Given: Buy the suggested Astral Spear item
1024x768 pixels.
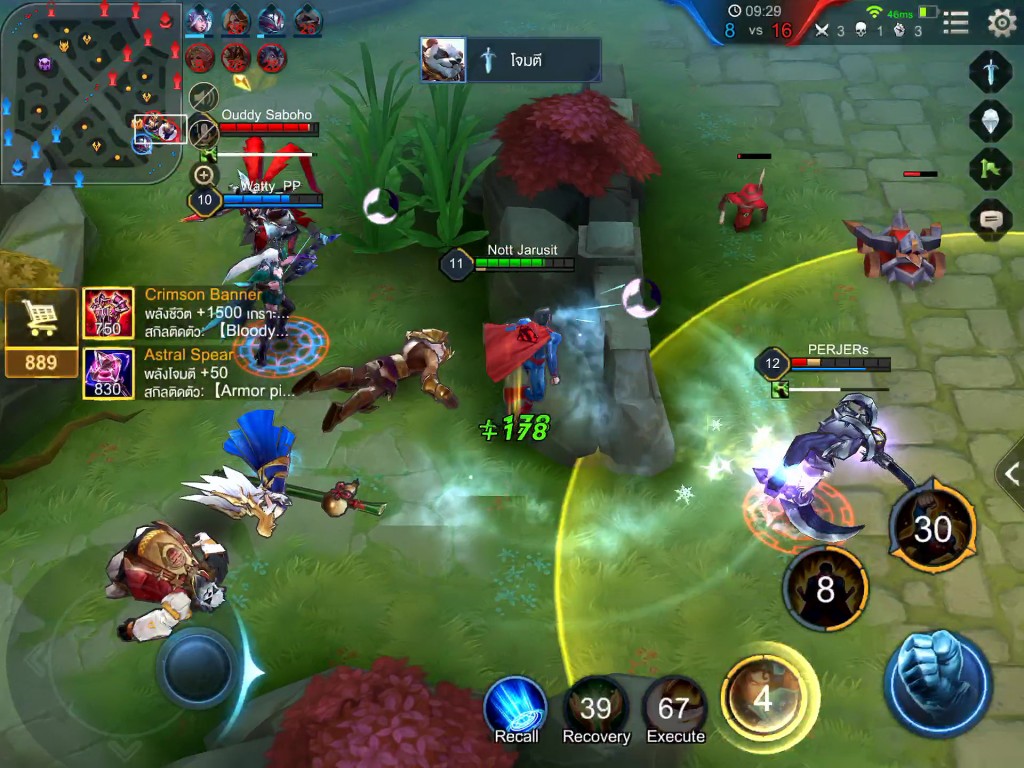Looking at the screenshot, I should (108, 374).
